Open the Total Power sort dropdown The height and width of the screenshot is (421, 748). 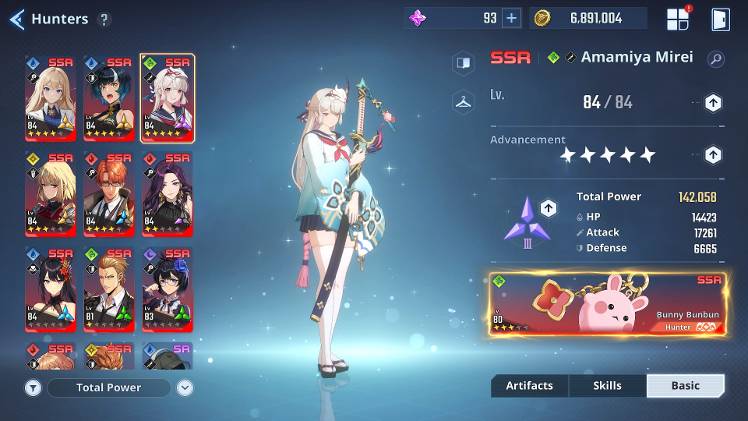click(185, 387)
